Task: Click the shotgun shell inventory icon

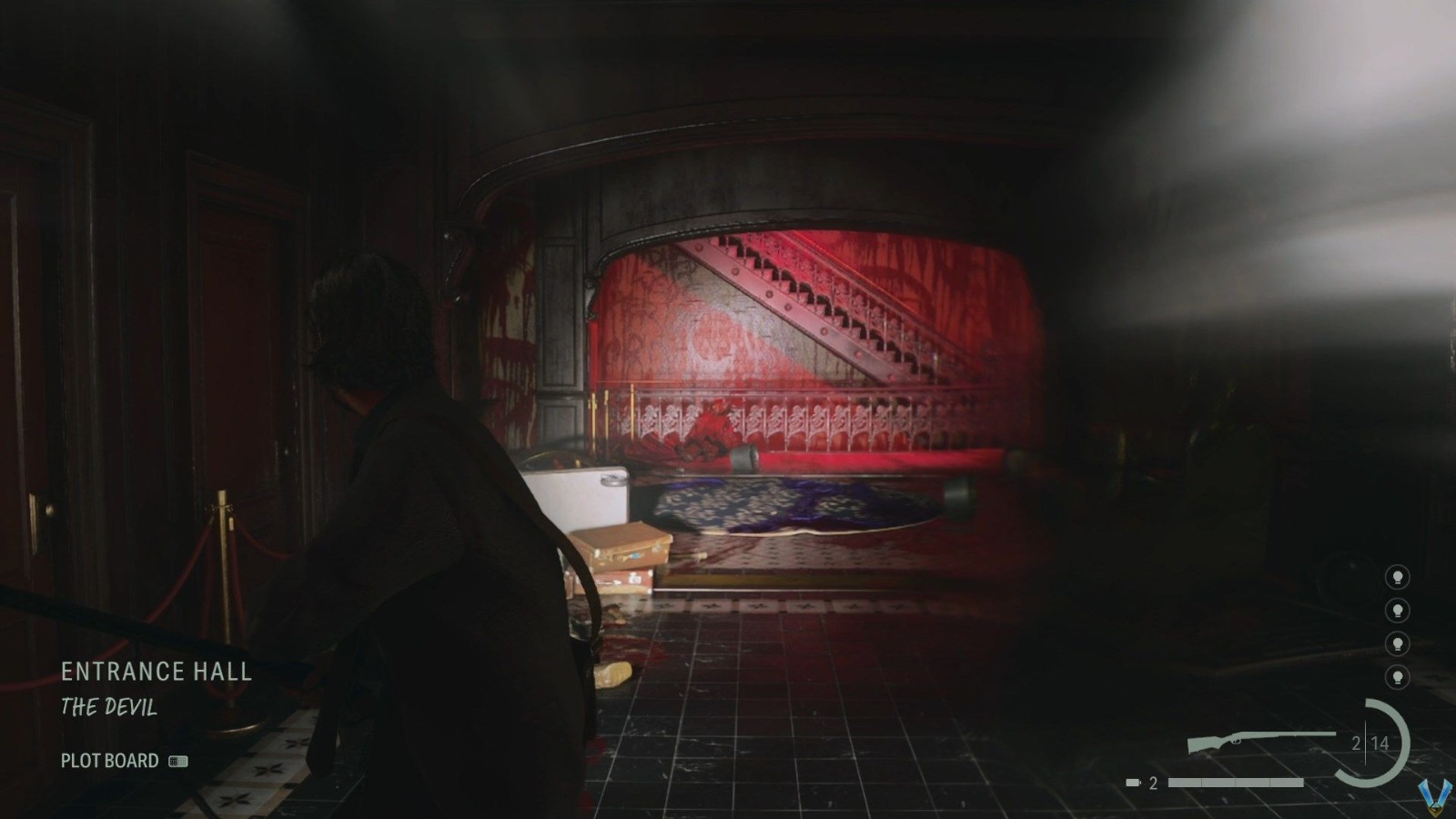Action: point(1132,780)
